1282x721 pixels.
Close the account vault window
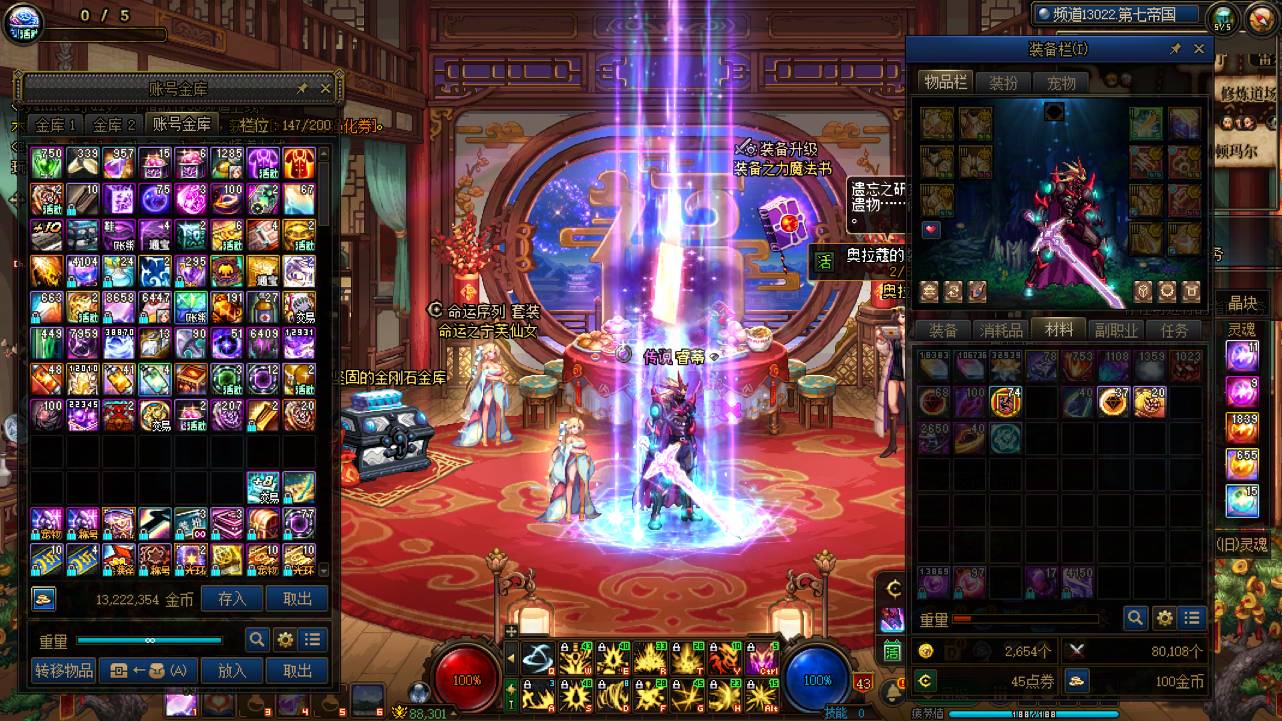tap(325, 88)
